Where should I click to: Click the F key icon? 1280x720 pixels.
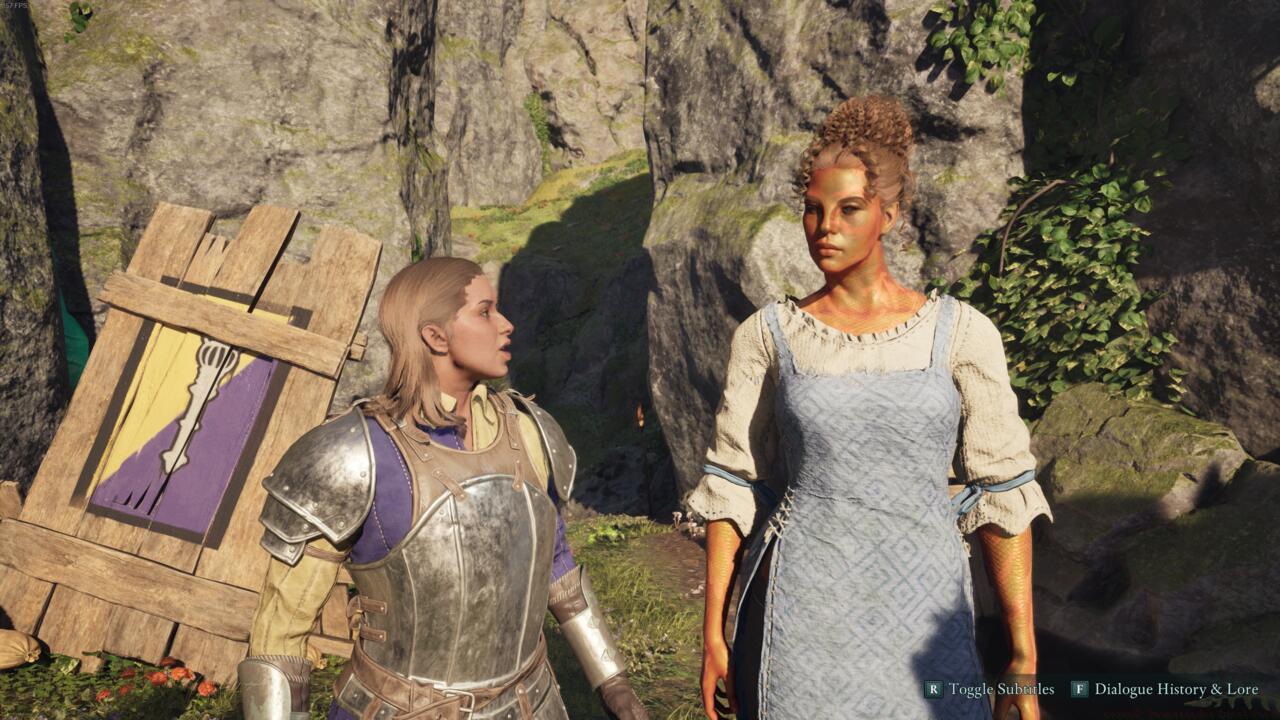[1081, 690]
